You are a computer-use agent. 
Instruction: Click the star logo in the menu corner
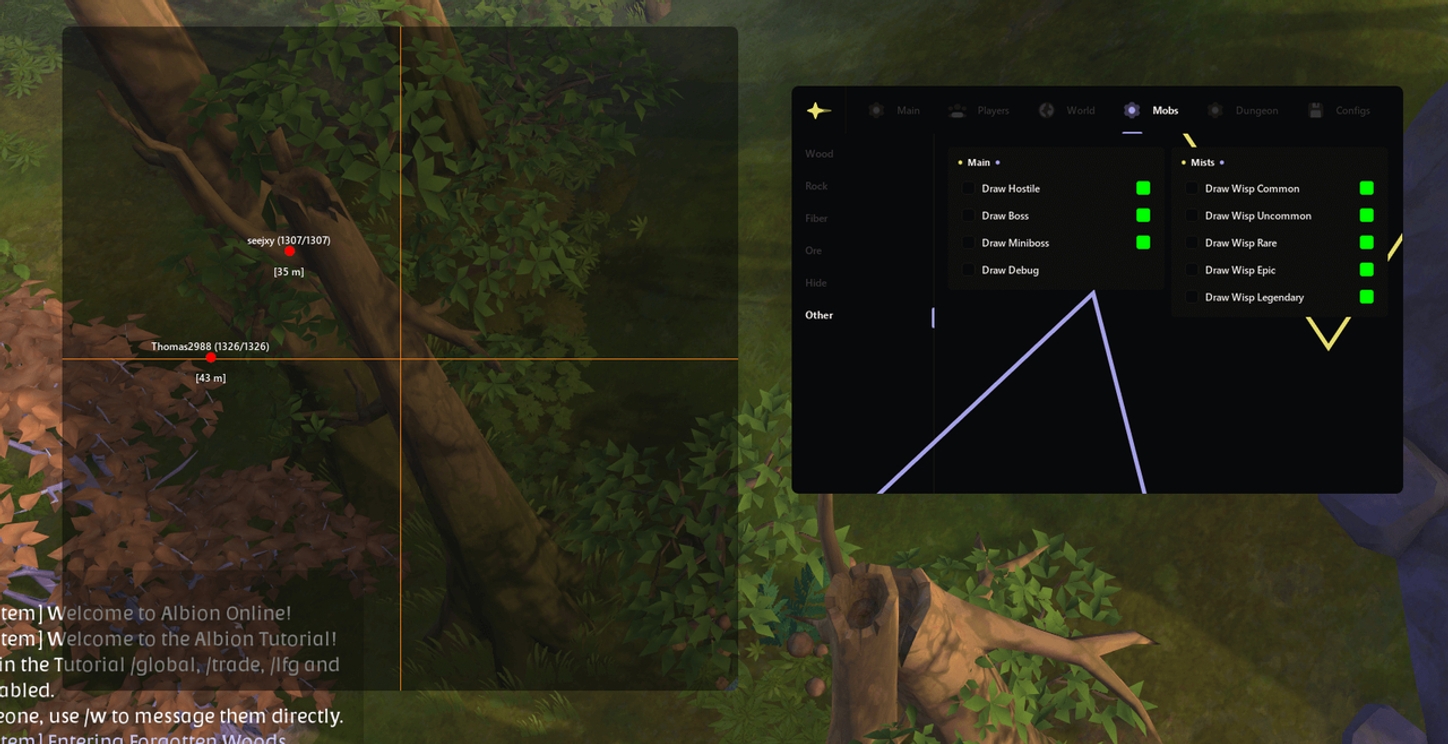[817, 111]
